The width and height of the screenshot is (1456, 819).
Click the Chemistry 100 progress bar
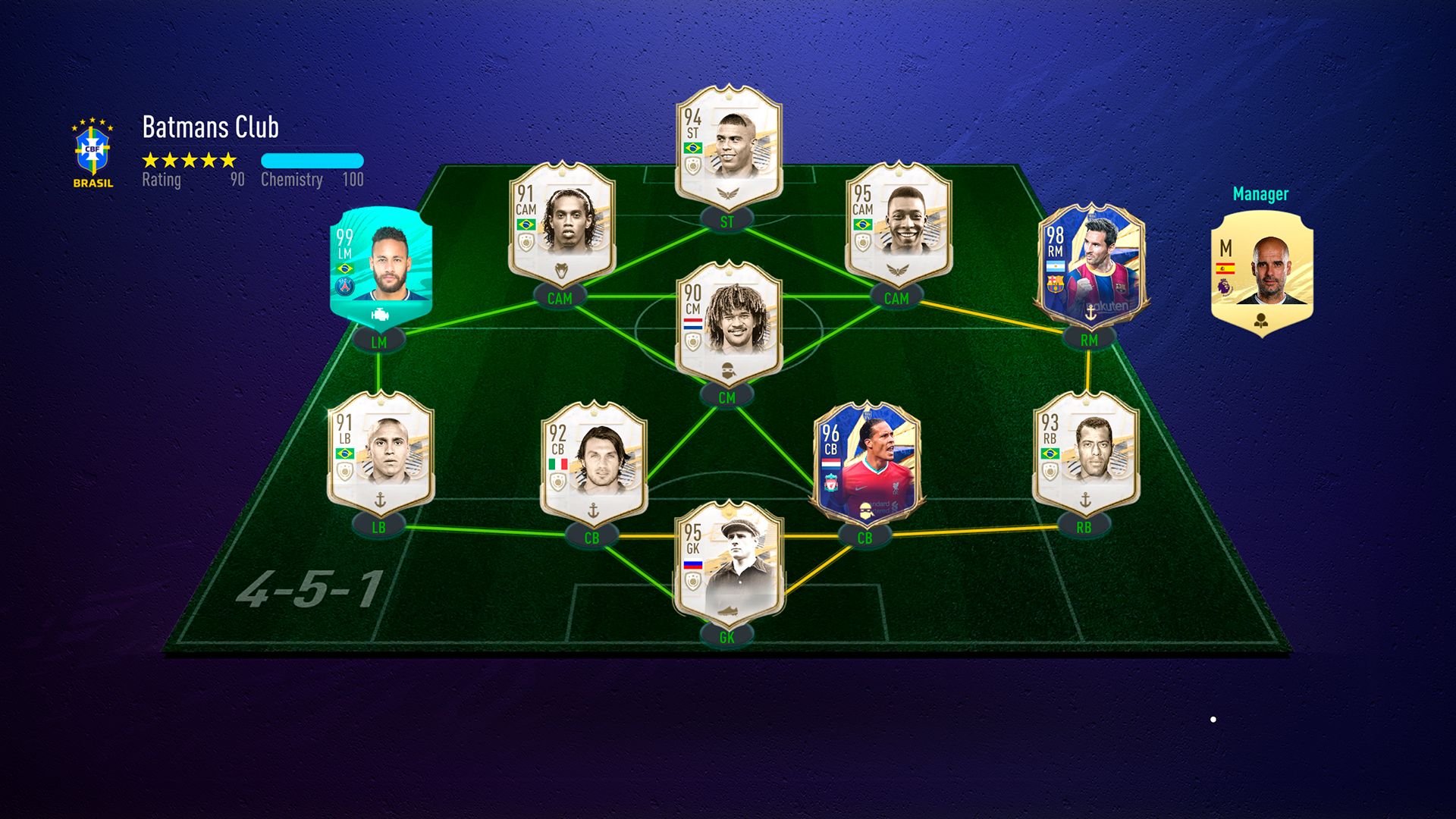click(312, 159)
